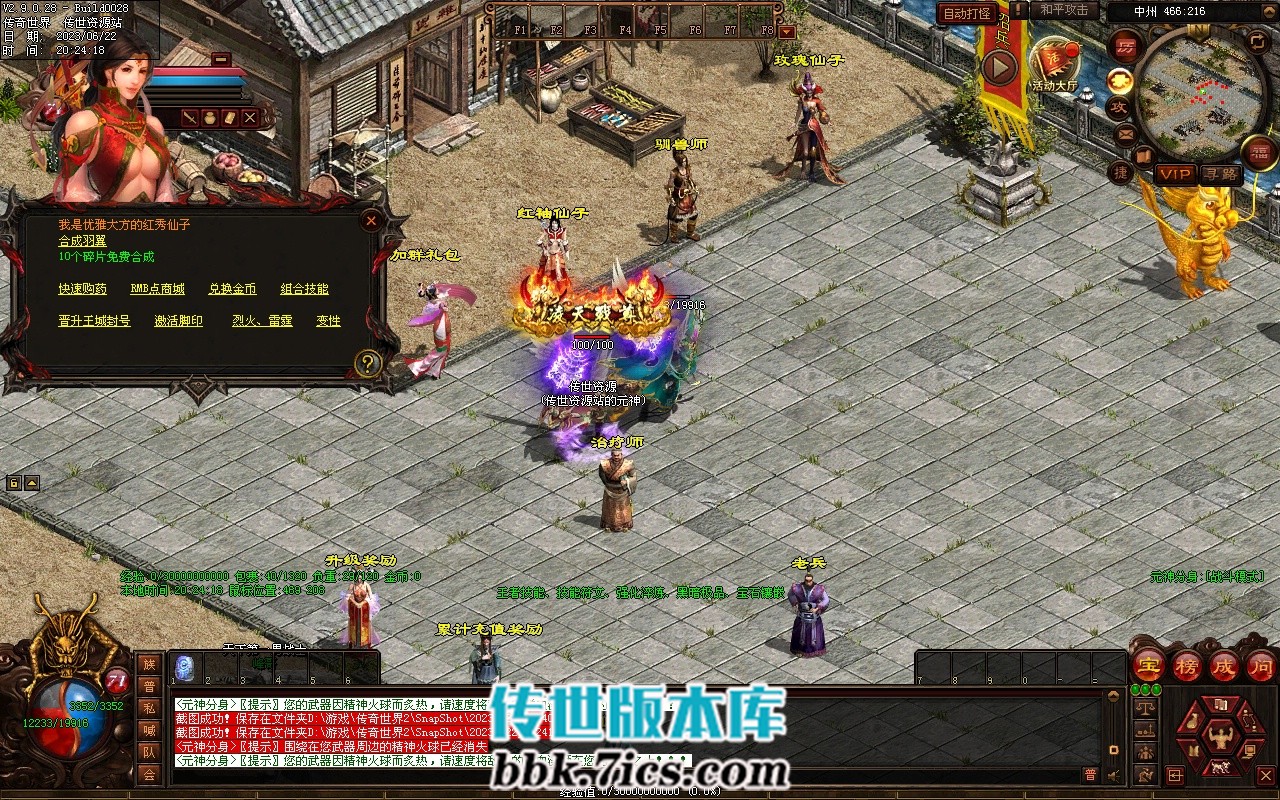
Task: Select 兑换金币 in the dialogue
Action: tap(232, 289)
